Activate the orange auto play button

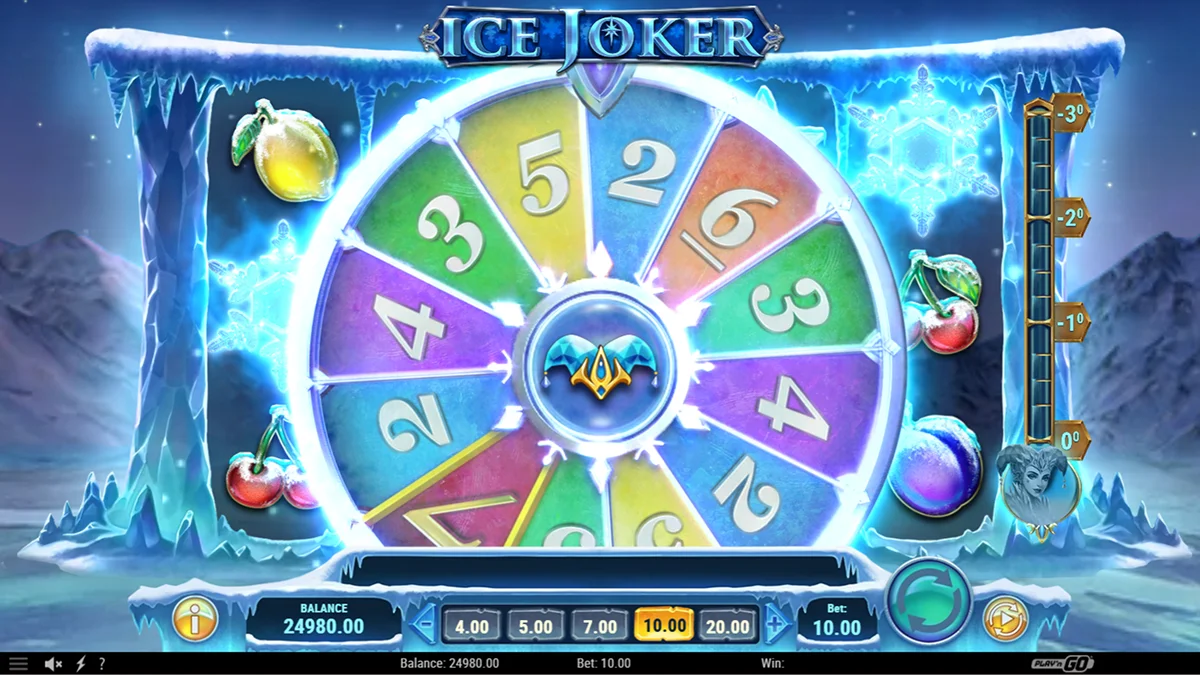coord(1004,618)
